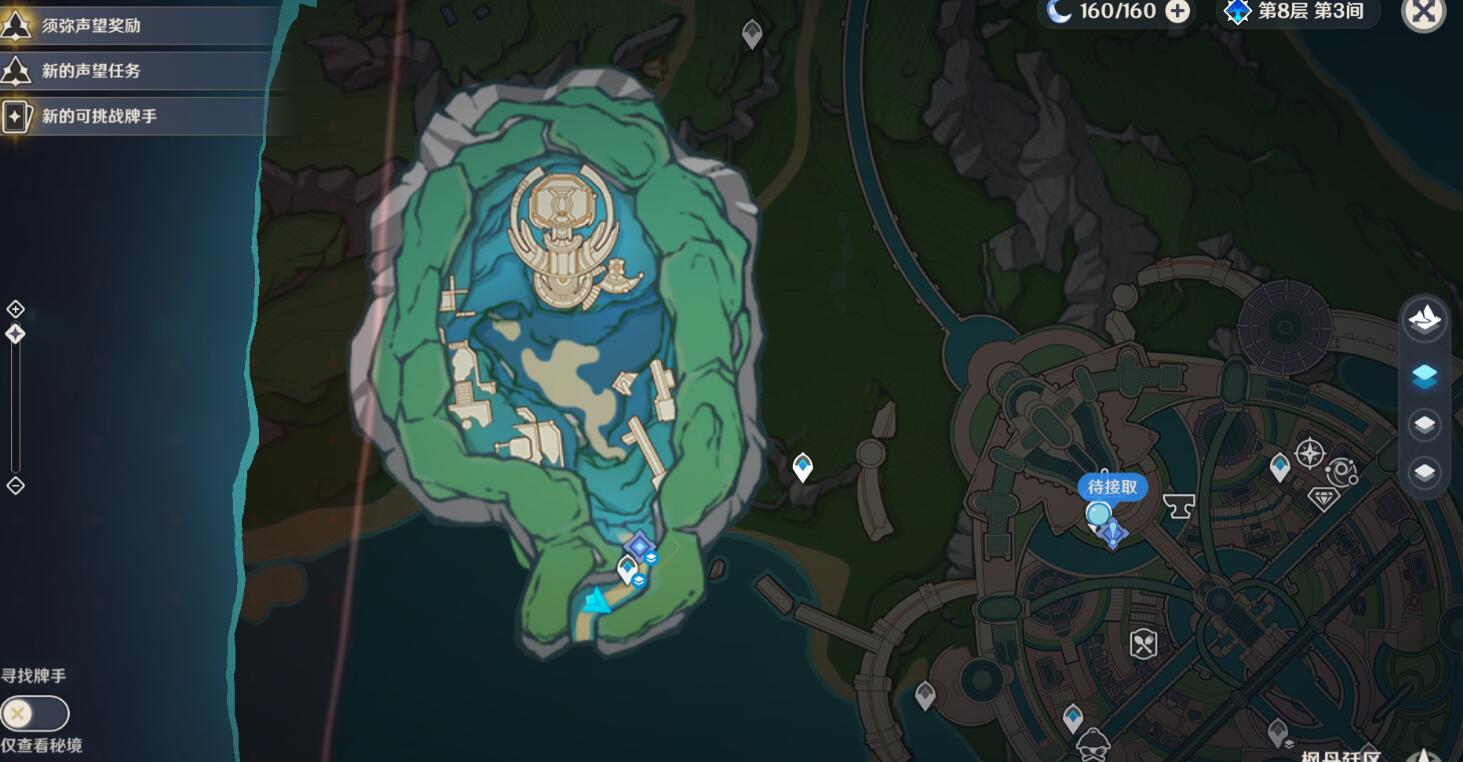The image size is (1463, 762).
Task: Open the 新的可挑战牌手 notification
Action: coord(98,116)
